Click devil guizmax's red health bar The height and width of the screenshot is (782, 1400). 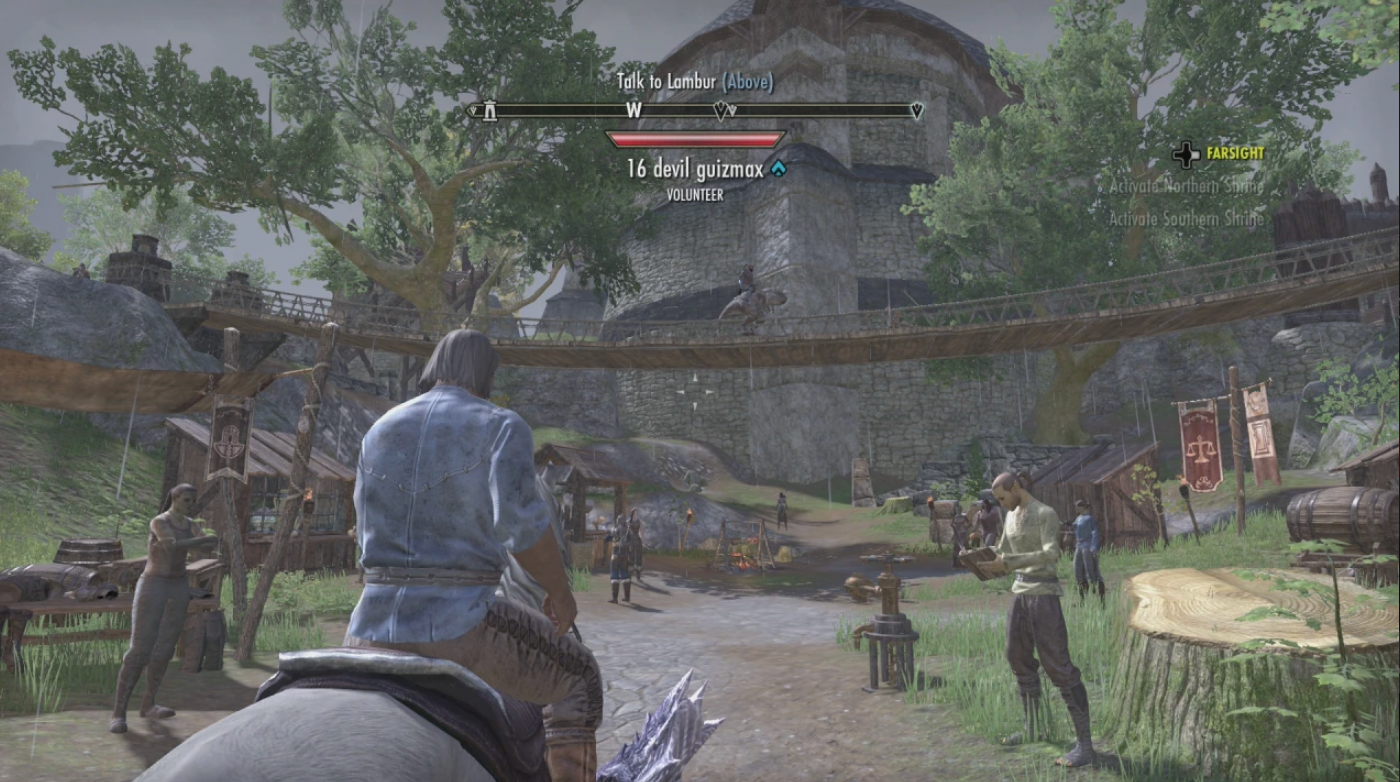tap(698, 137)
